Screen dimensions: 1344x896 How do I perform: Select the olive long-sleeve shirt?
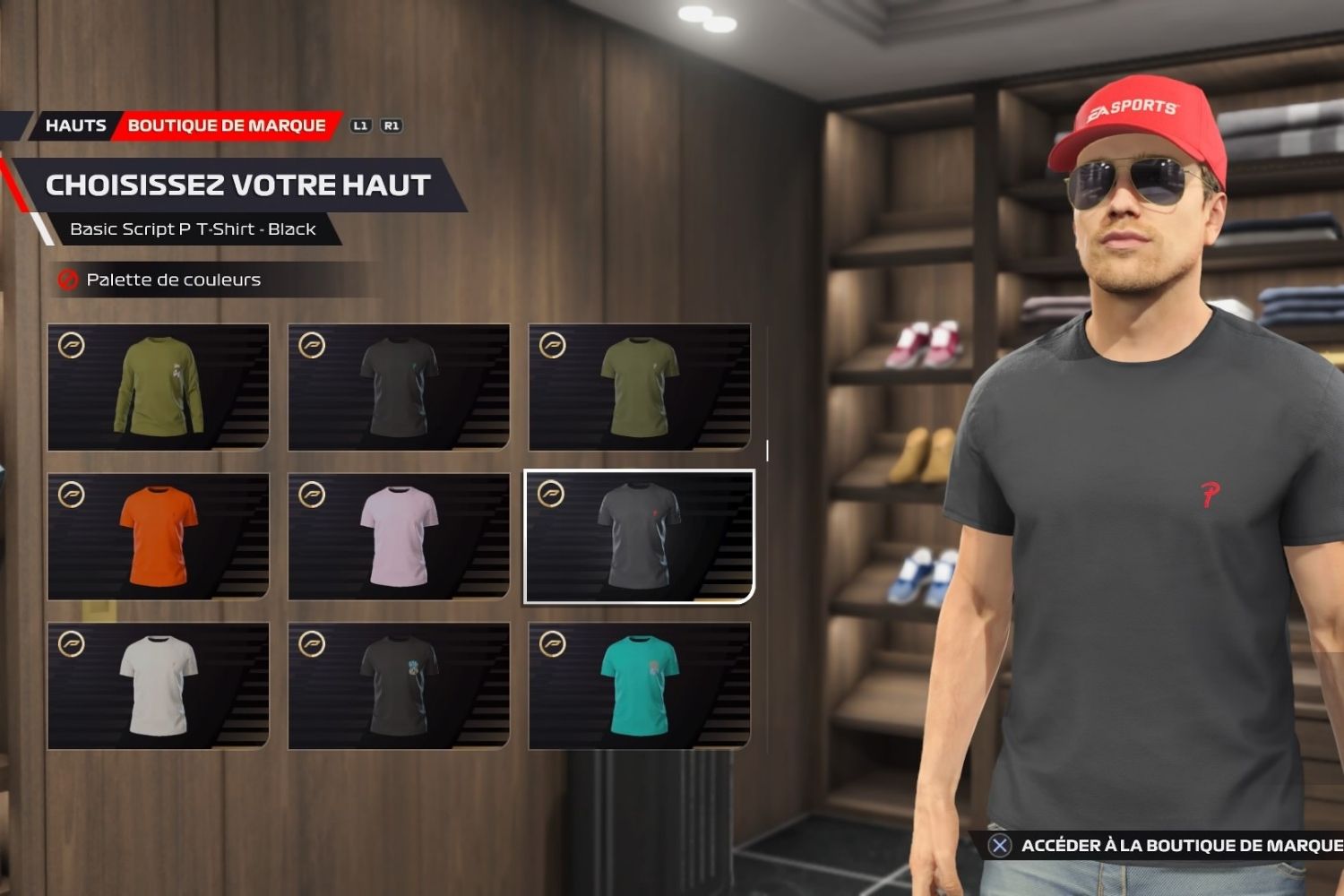159,387
